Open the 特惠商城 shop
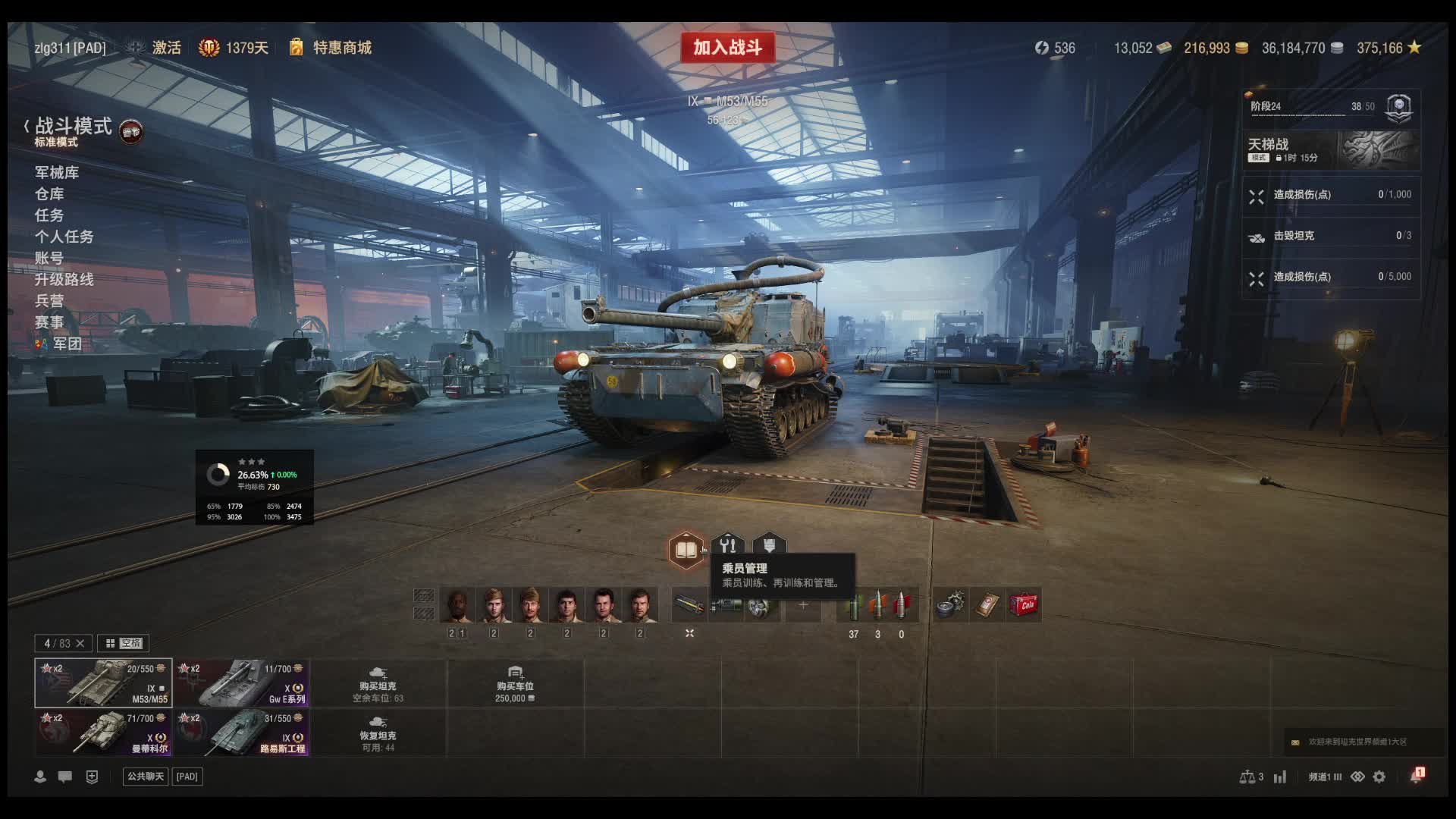This screenshot has width=1456, height=819. [341, 48]
